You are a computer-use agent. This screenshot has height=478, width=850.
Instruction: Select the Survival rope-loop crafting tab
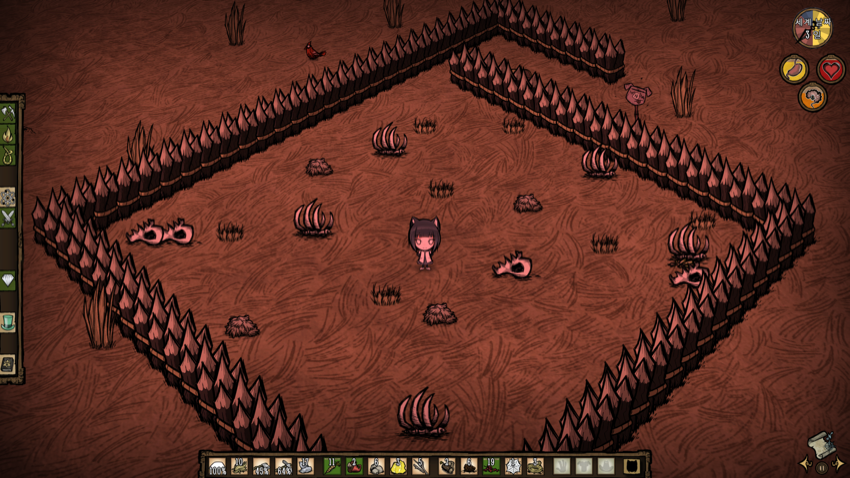tap(8, 156)
